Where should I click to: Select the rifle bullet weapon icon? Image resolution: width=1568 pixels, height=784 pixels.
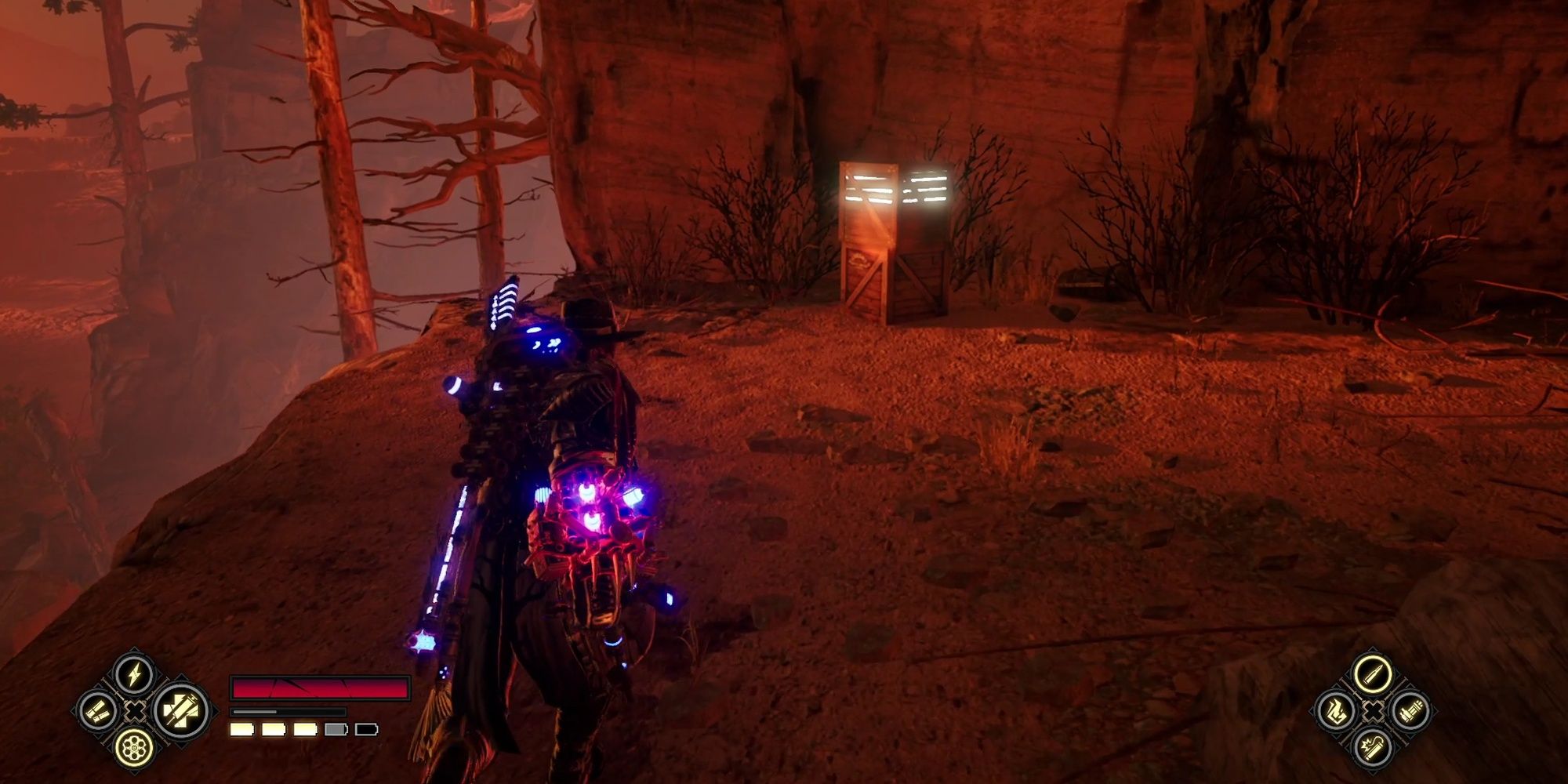point(1373,673)
